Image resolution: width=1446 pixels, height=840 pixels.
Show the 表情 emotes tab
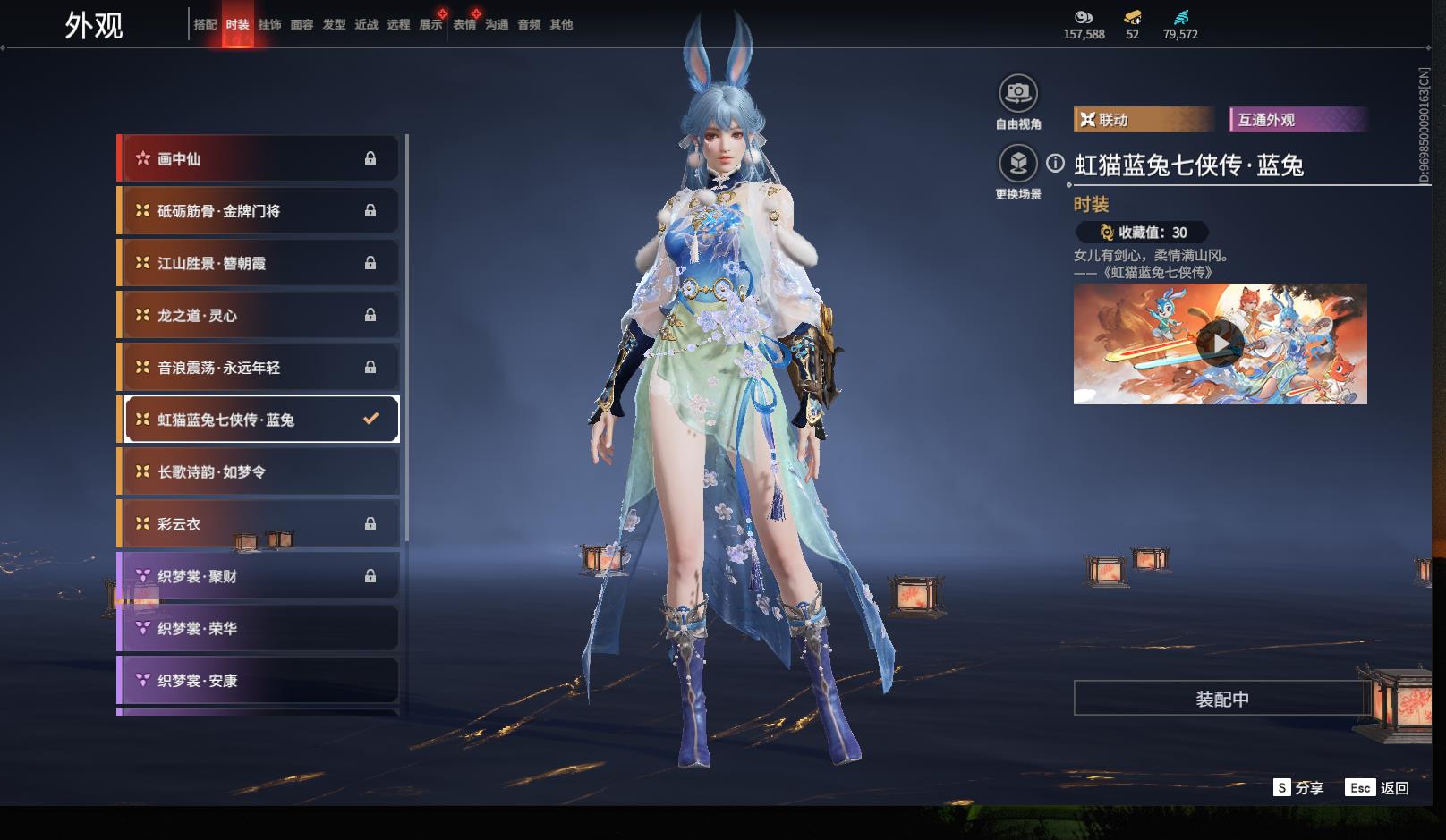coord(464,25)
